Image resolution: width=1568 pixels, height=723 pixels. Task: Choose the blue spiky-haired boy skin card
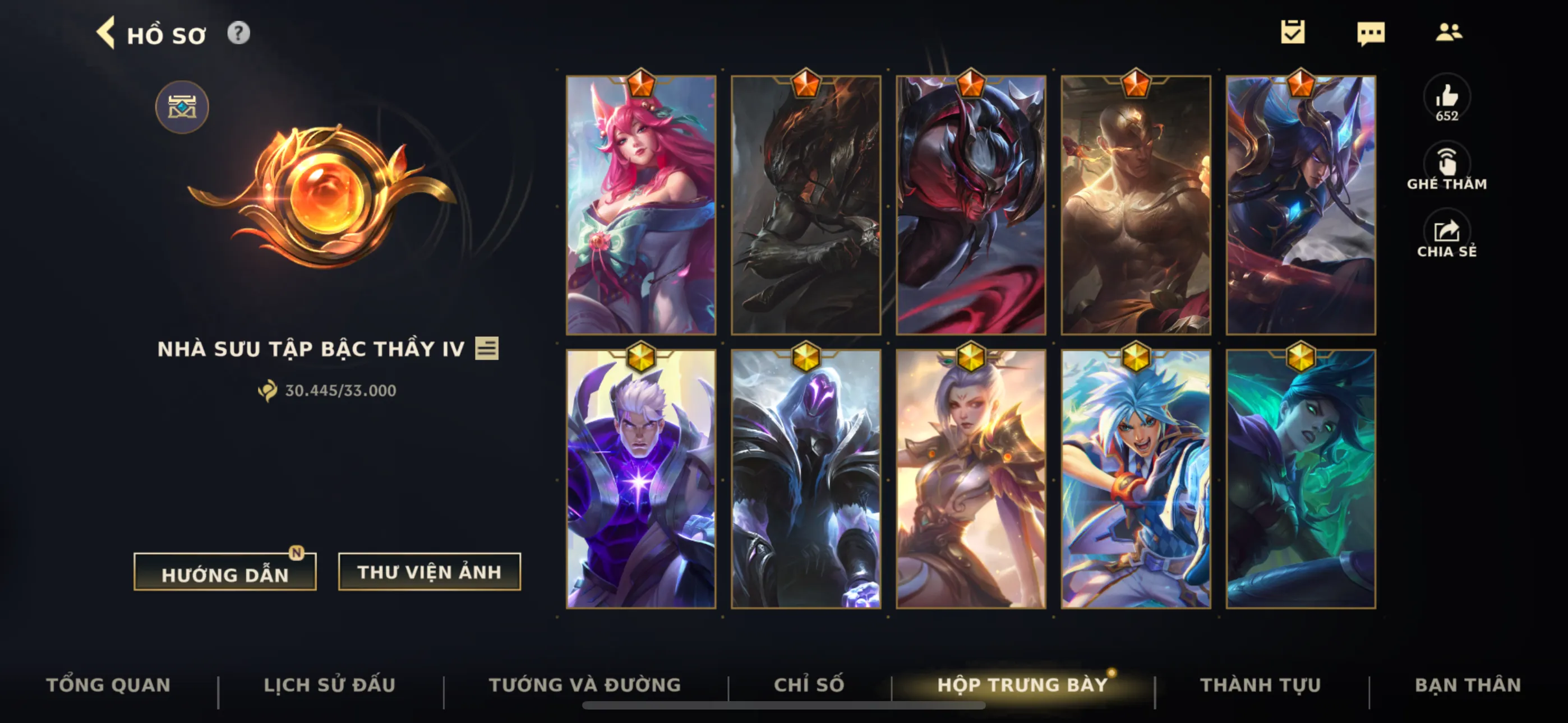(x=1136, y=479)
